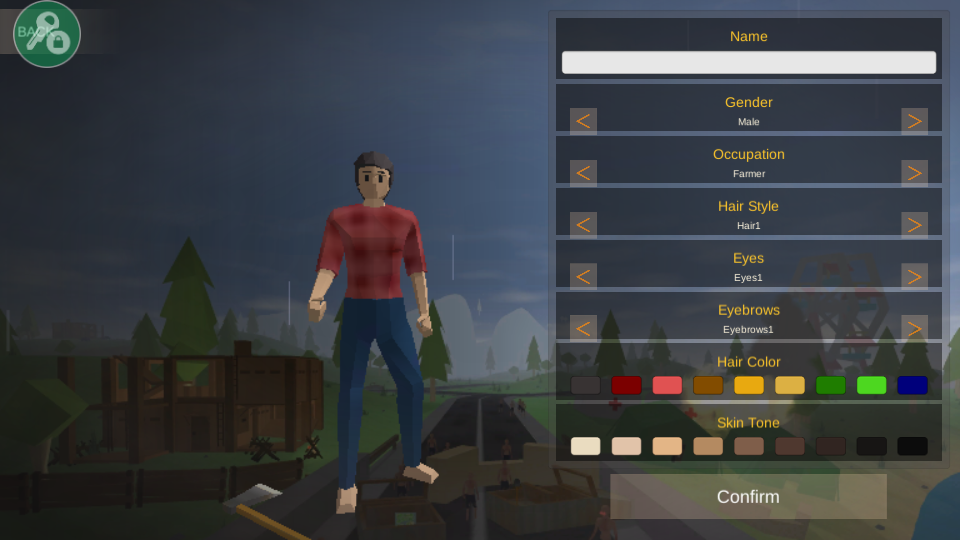
Task: Pick the pink-red hair color swatch
Action: point(667,385)
